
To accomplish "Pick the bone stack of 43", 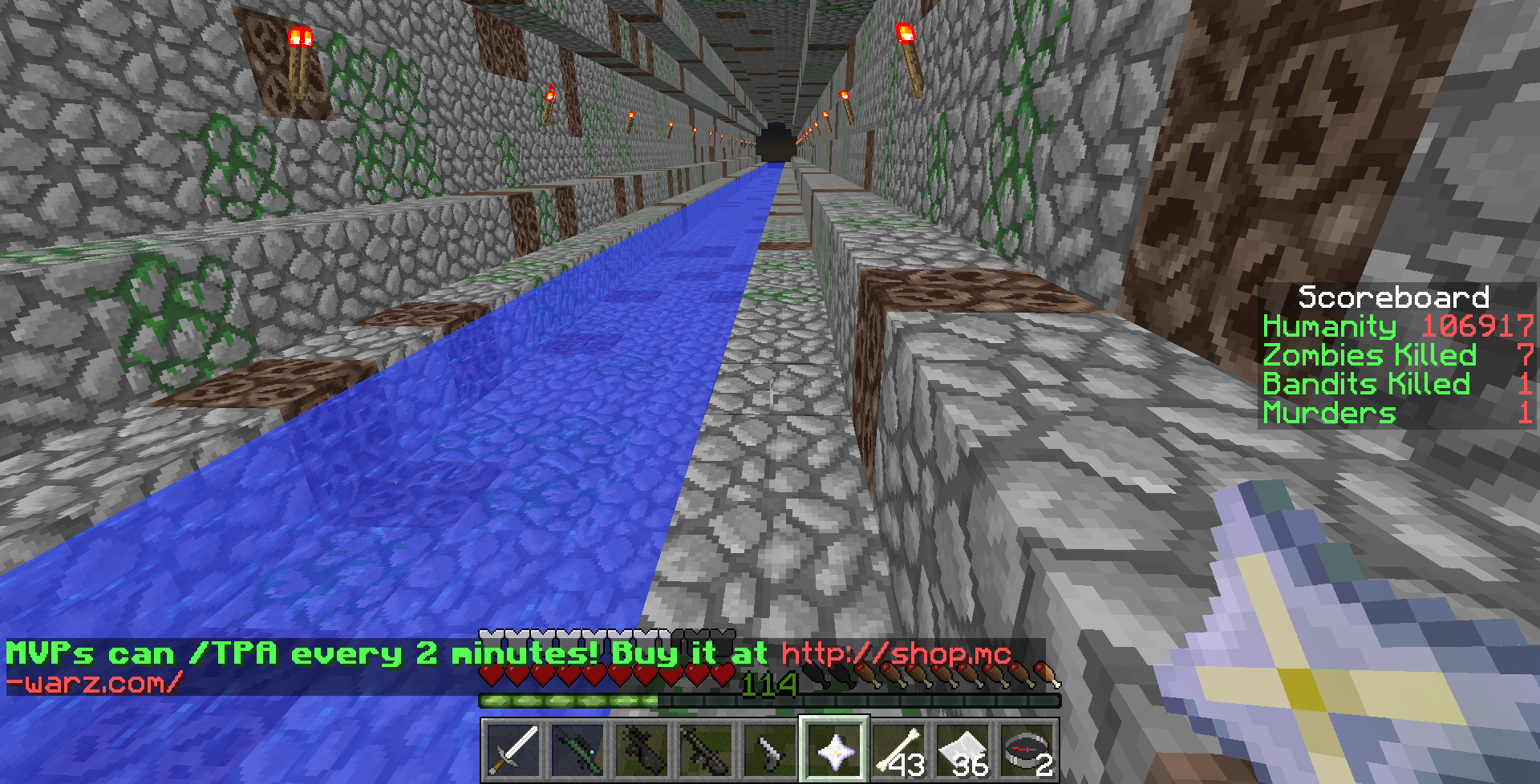I will coord(898,750).
